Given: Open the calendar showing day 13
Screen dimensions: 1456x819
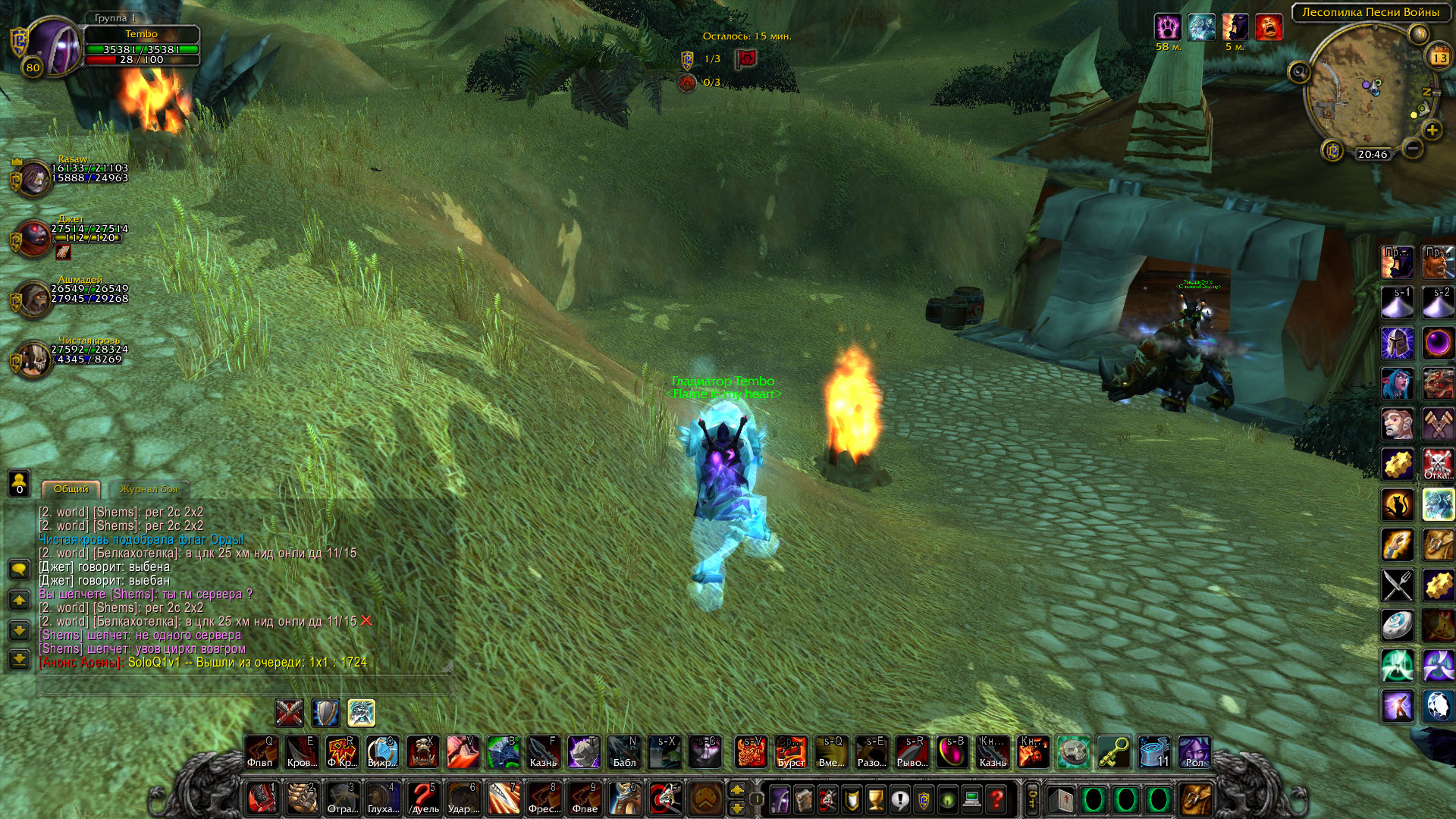Looking at the screenshot, I should coord(1439,58).
